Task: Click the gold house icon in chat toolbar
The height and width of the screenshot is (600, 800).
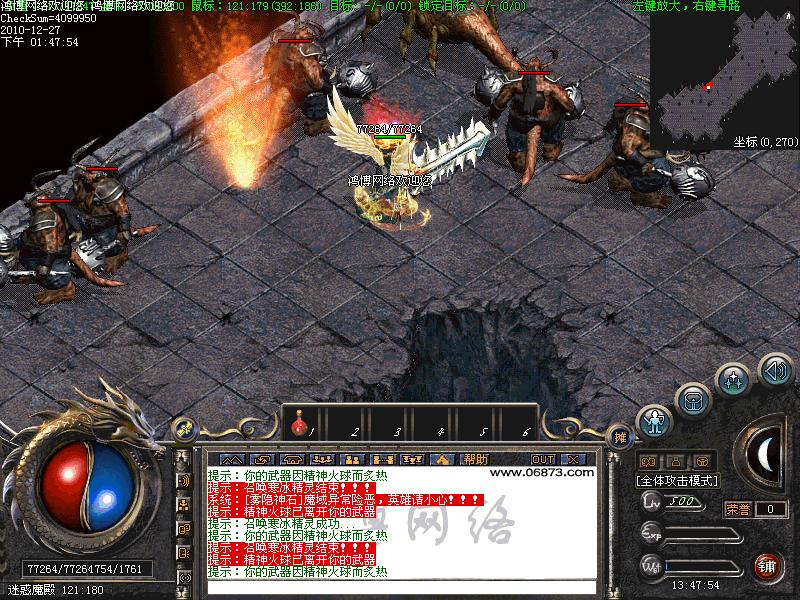Action: (x=443, y=459)
